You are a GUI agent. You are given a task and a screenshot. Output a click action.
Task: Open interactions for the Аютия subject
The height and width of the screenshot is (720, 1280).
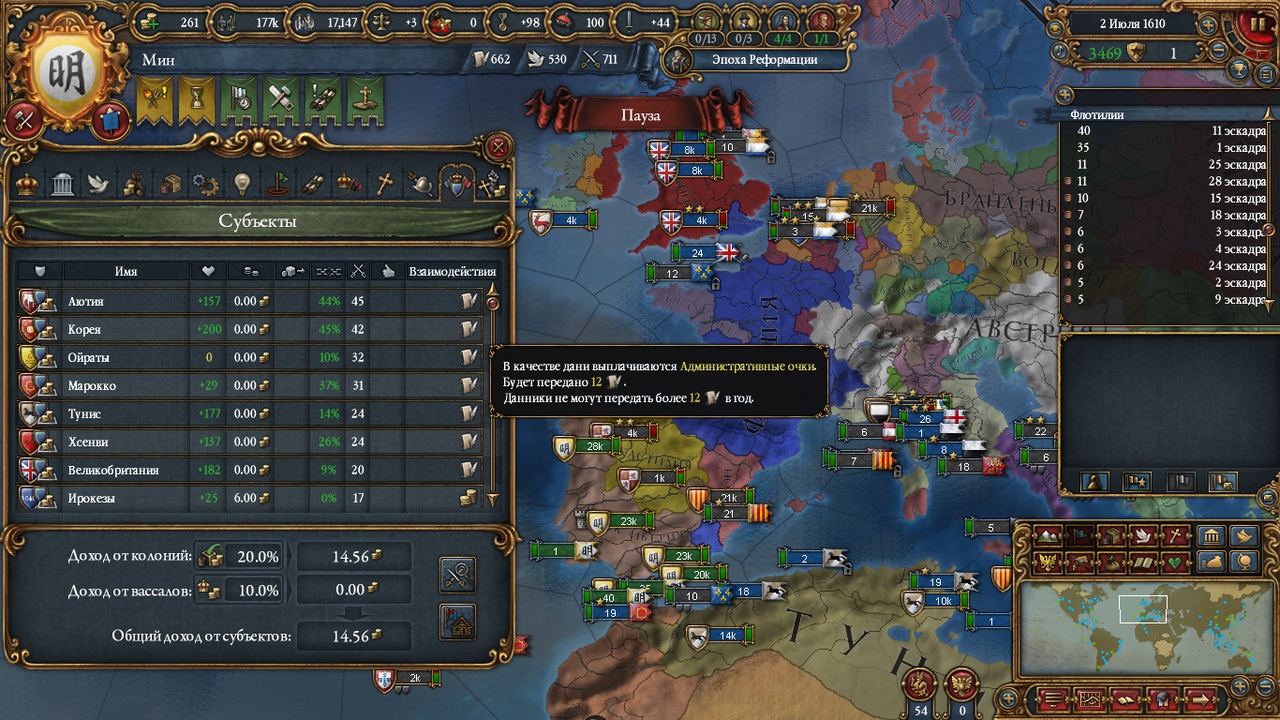(468, 301)
